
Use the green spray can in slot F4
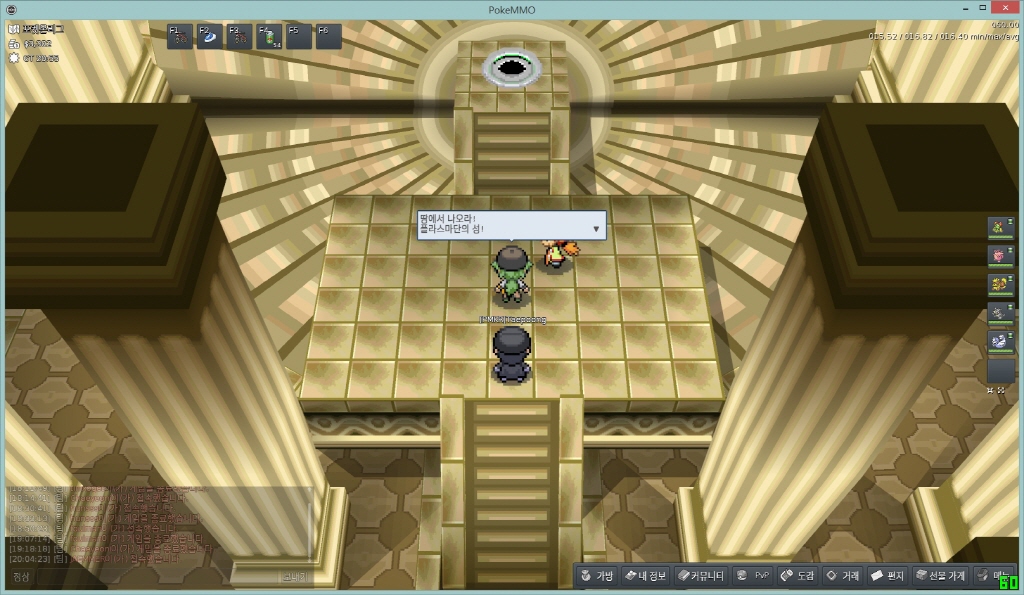pos(270,37)
